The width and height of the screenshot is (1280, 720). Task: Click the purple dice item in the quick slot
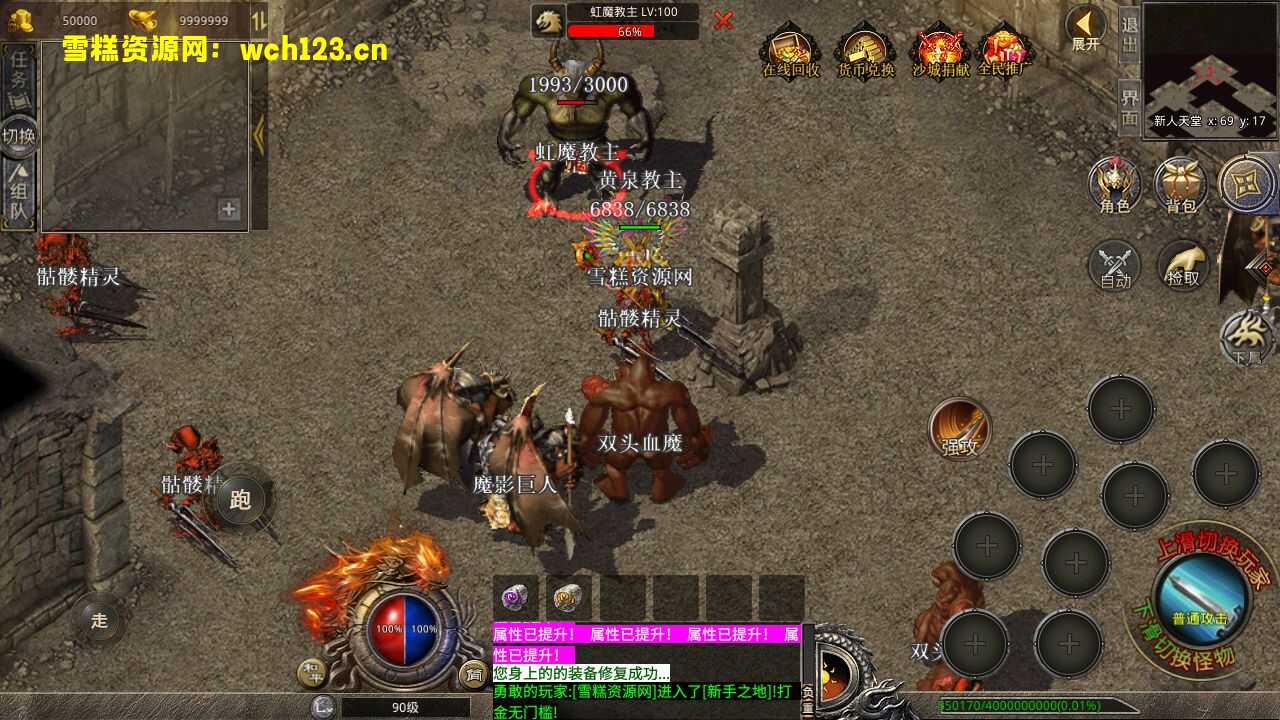(x=513, y=599)
